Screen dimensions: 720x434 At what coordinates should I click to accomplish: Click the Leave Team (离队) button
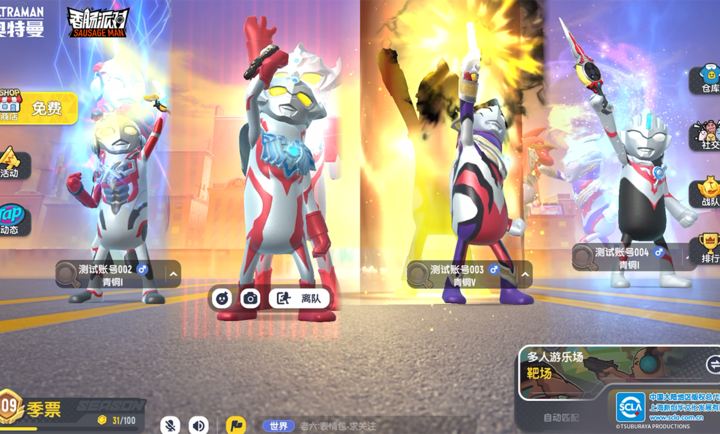tap(301, 298)
